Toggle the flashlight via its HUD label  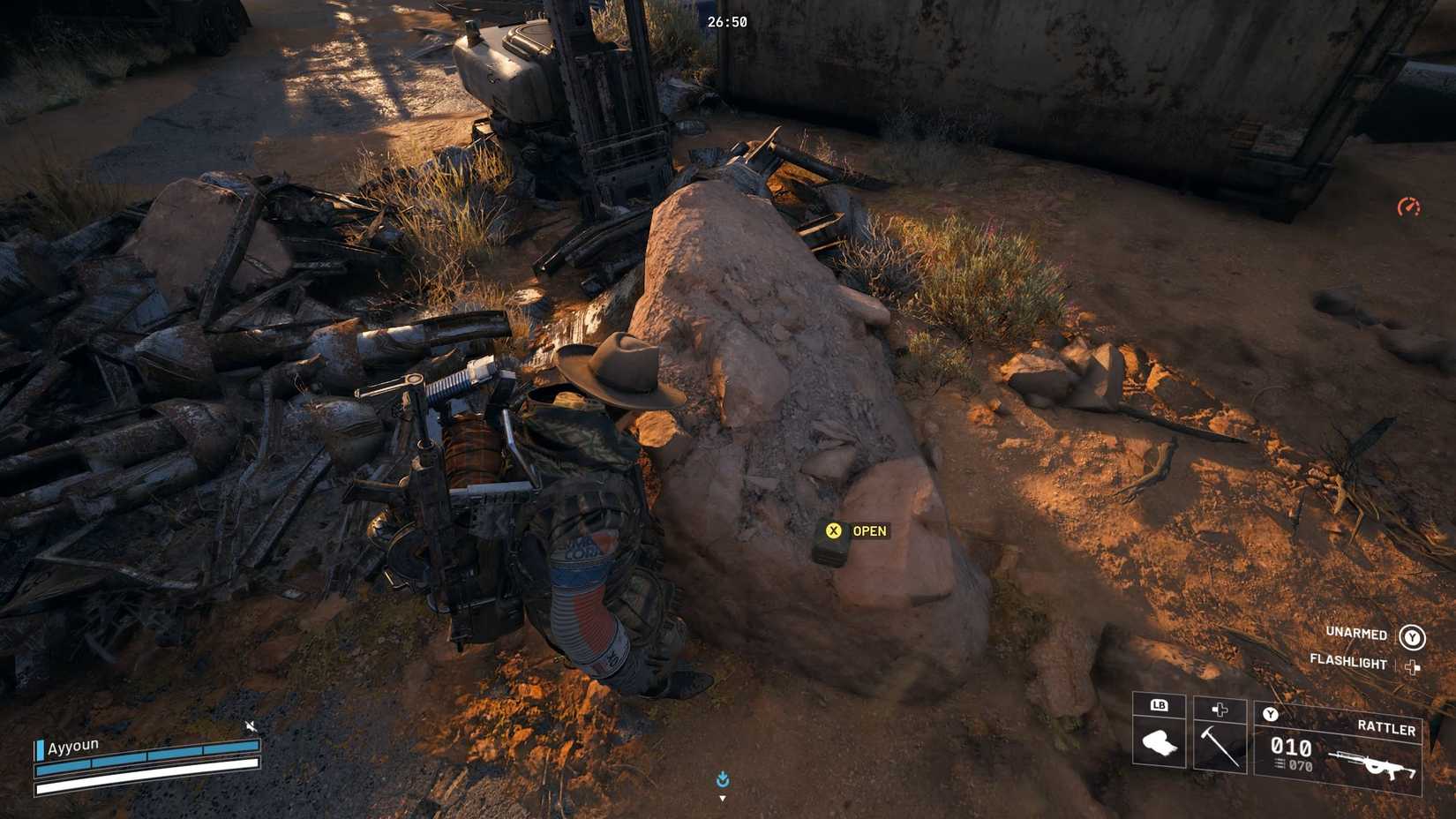click(x=1347, y=661)
